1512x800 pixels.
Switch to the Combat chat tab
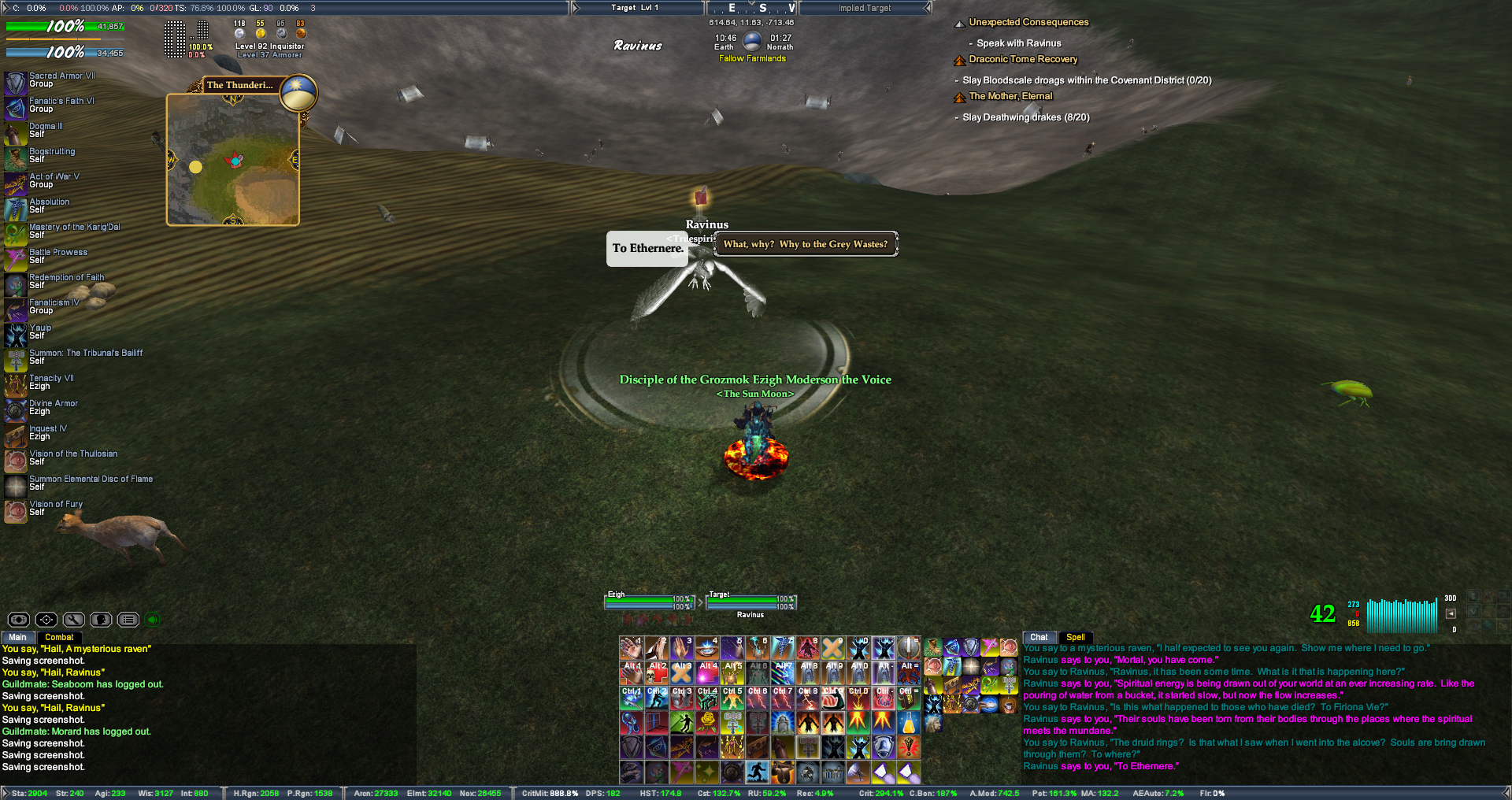59,637
